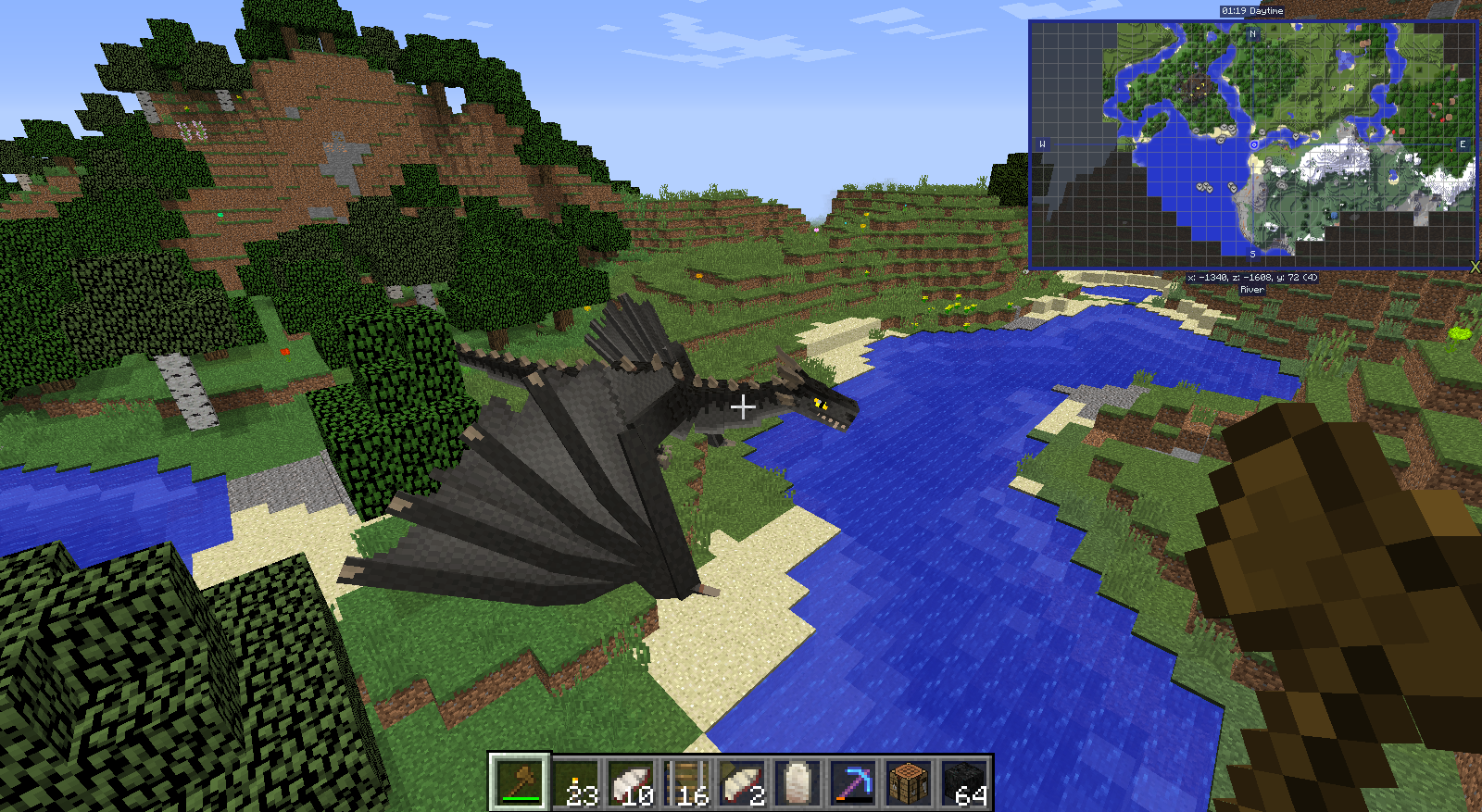Screen dimensions: 1482x812
Task: Select the wooden axe in the hotbar
Action: pos(518,782)
